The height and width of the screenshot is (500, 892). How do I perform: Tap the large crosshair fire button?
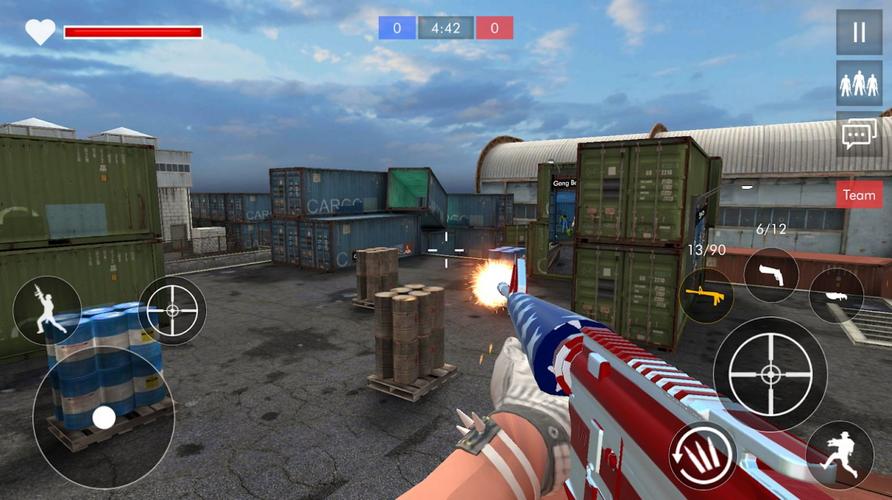(769, 374)
